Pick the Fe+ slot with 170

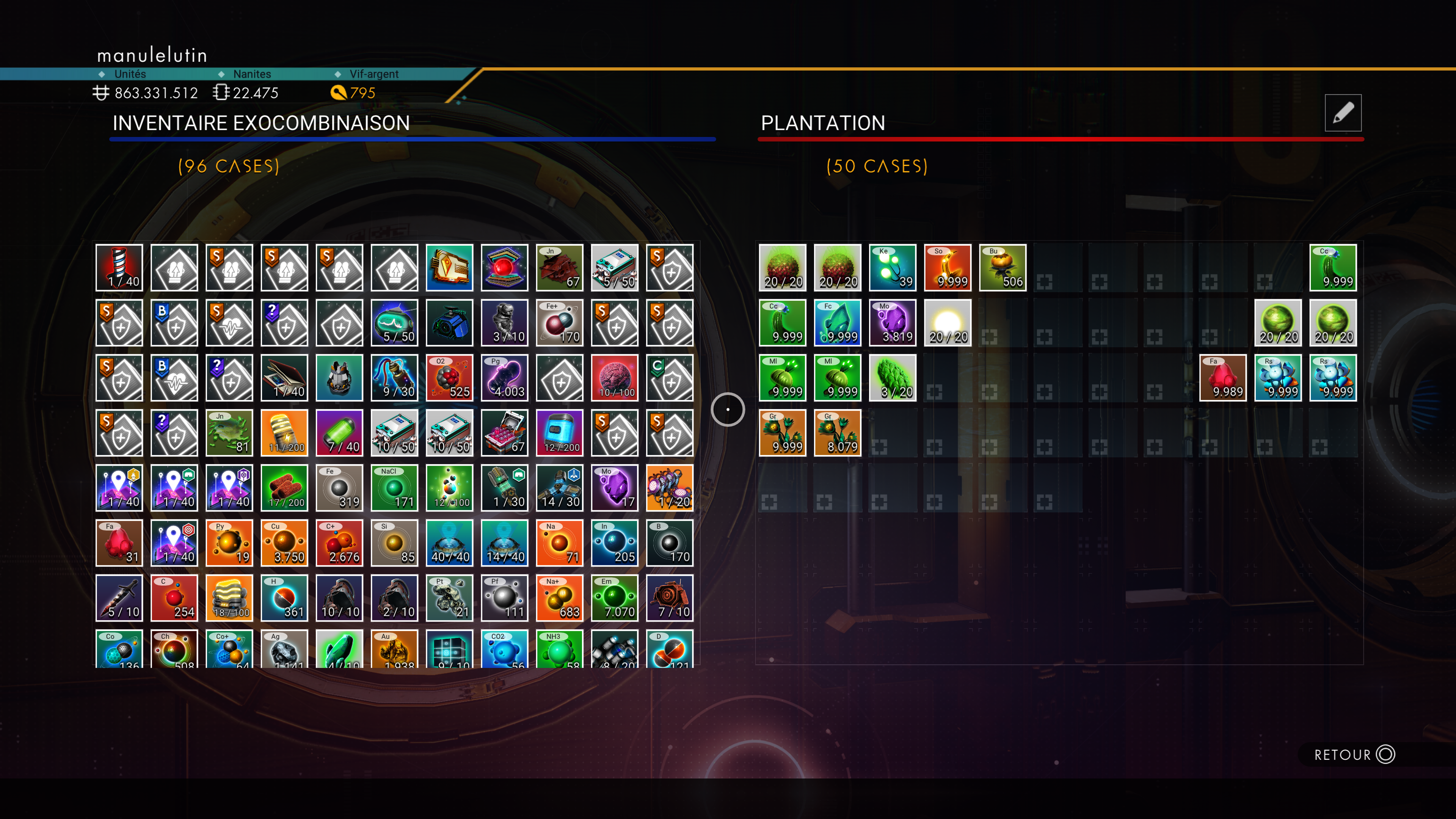(x=560, y=323)
